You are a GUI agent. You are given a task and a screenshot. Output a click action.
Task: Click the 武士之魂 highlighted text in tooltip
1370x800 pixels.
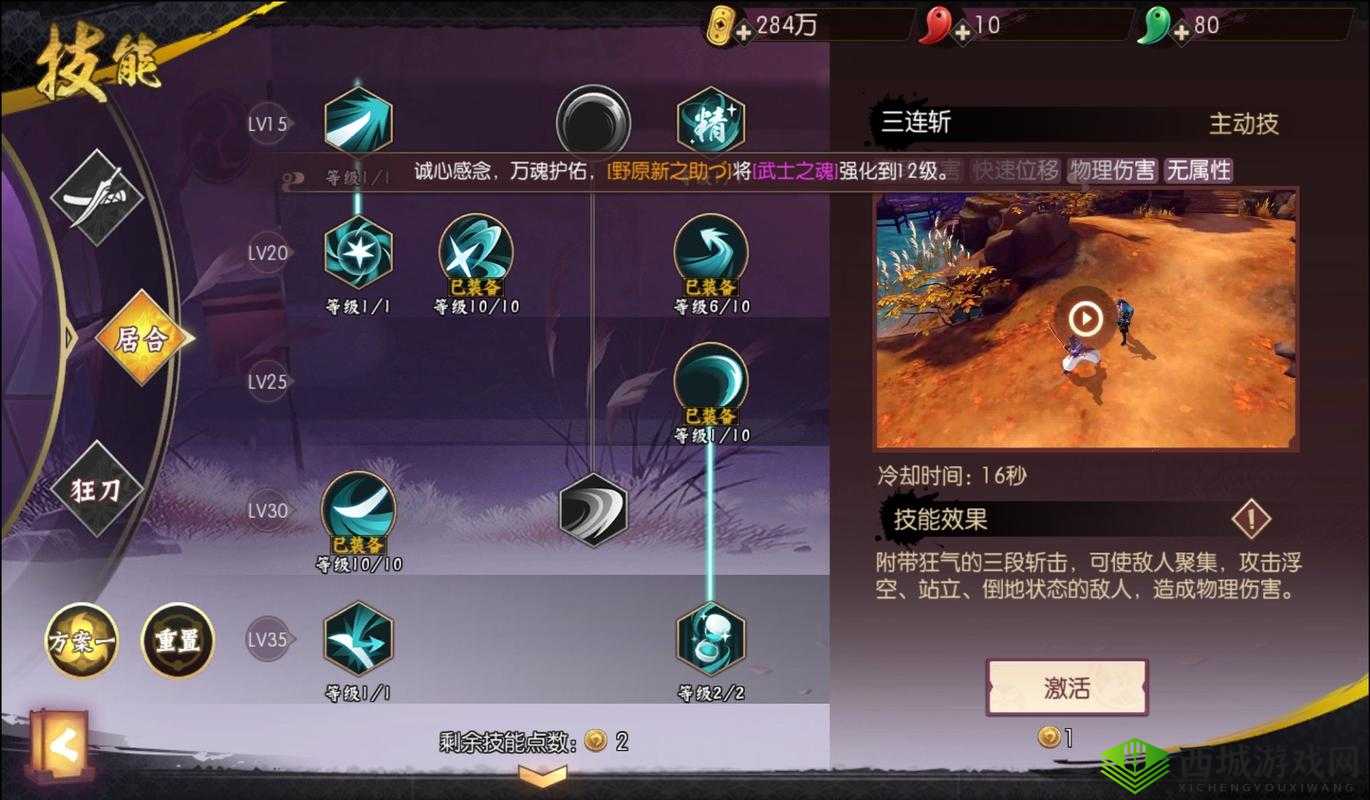tap(795, 172)
